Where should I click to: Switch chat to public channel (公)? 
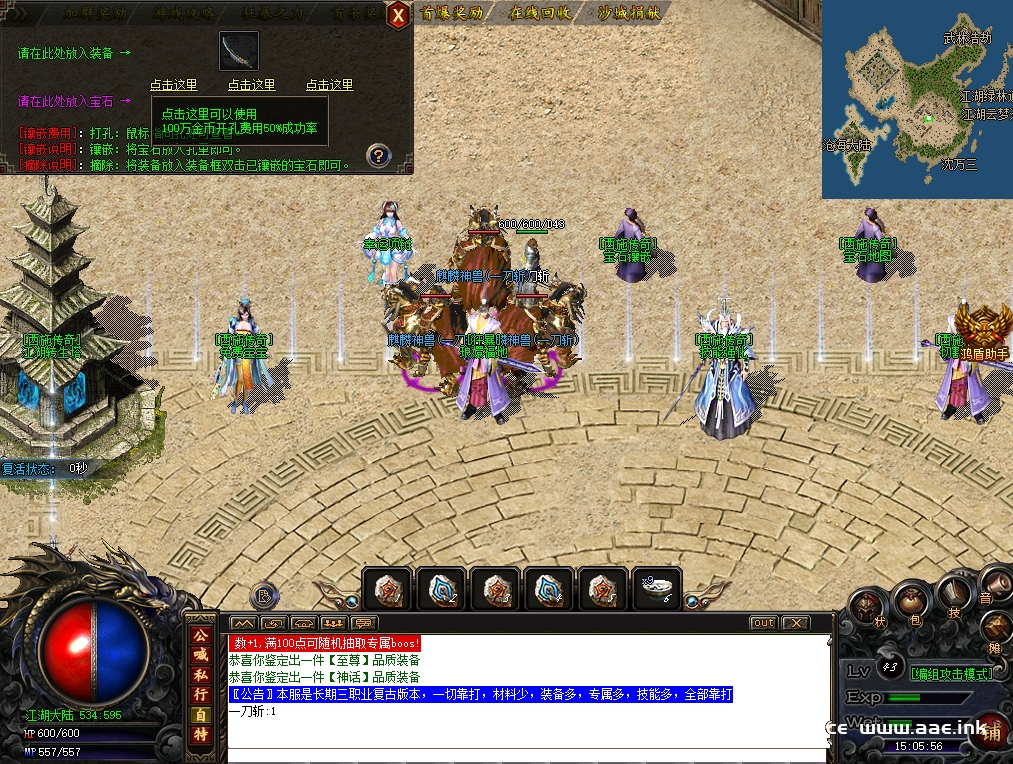pyautogui.click(x=200, y=634)
